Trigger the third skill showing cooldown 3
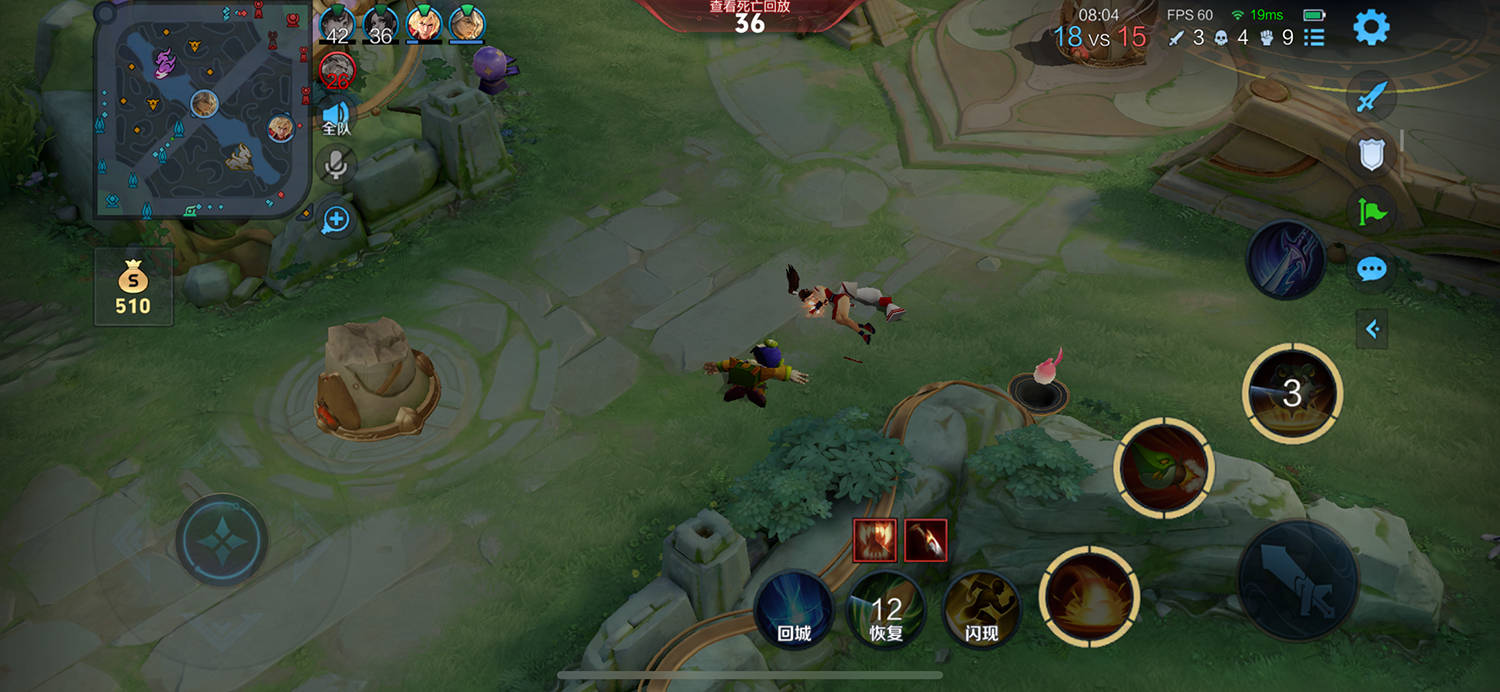Viewport: 1500px width, 692px height. point(1292,393)
